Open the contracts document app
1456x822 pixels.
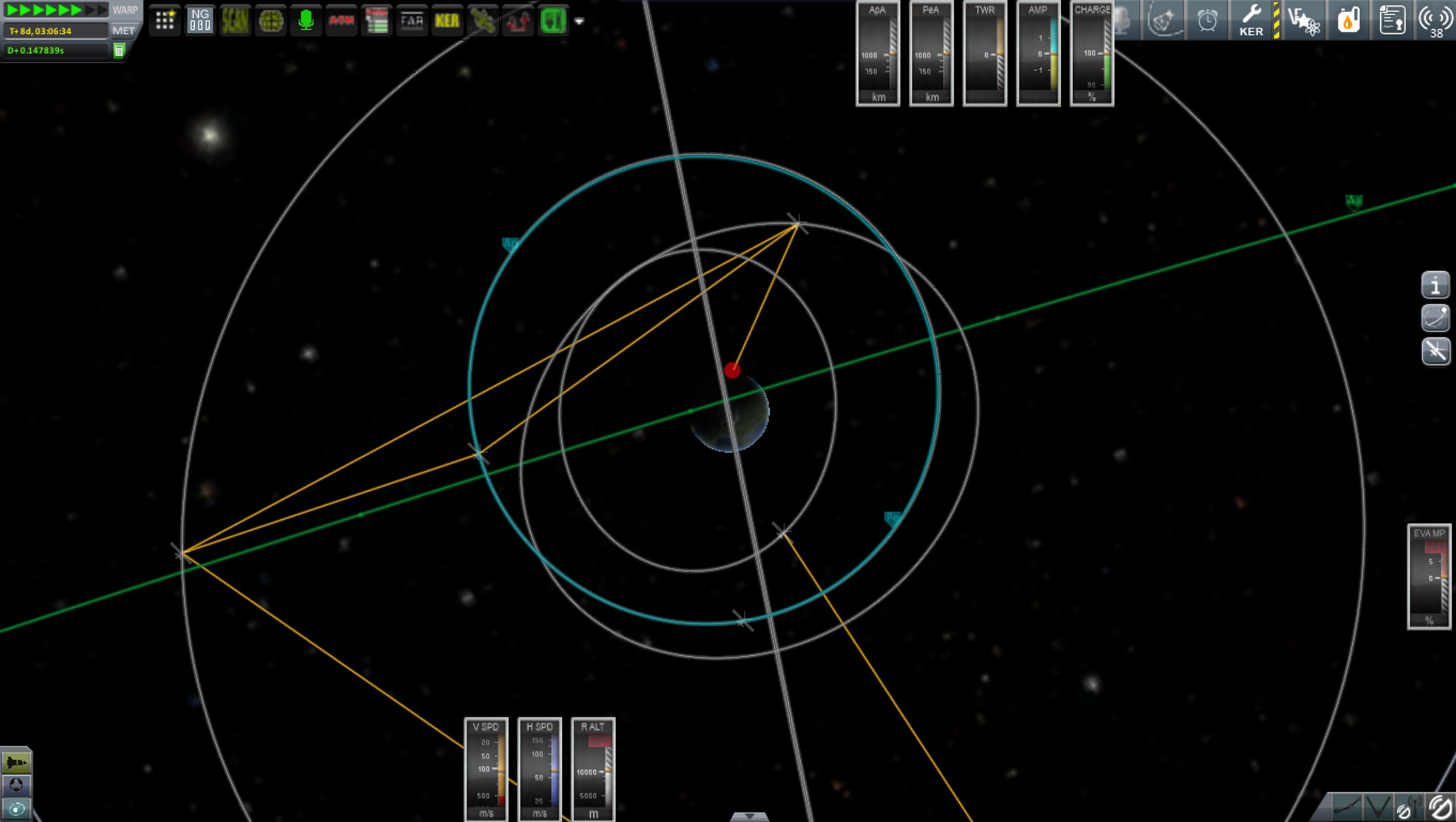[x=1392, y=21]
